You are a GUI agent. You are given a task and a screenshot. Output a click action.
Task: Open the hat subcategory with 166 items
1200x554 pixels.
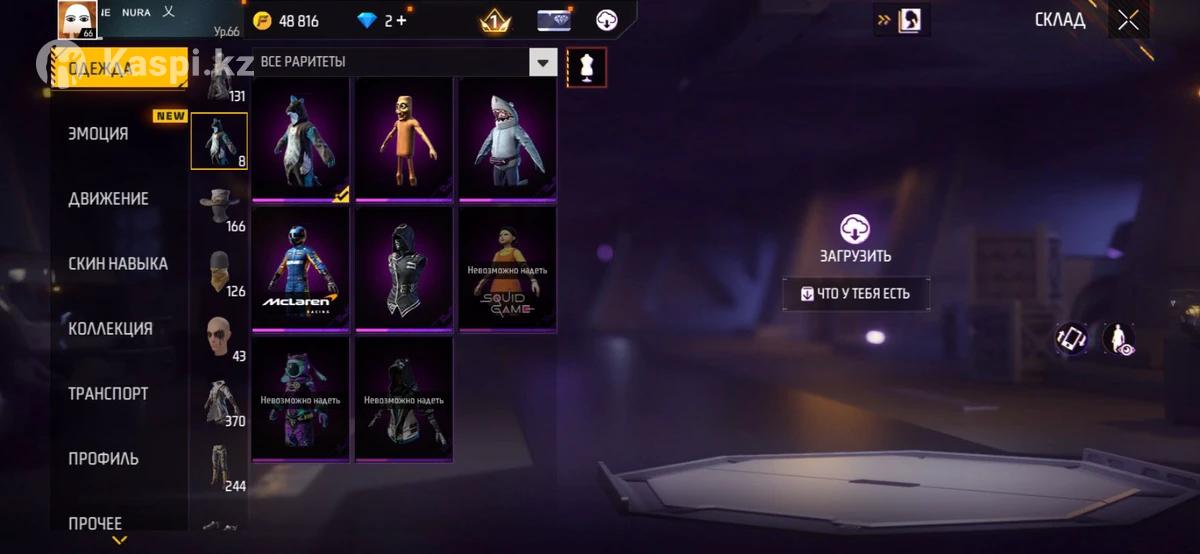tap(219, 206)
